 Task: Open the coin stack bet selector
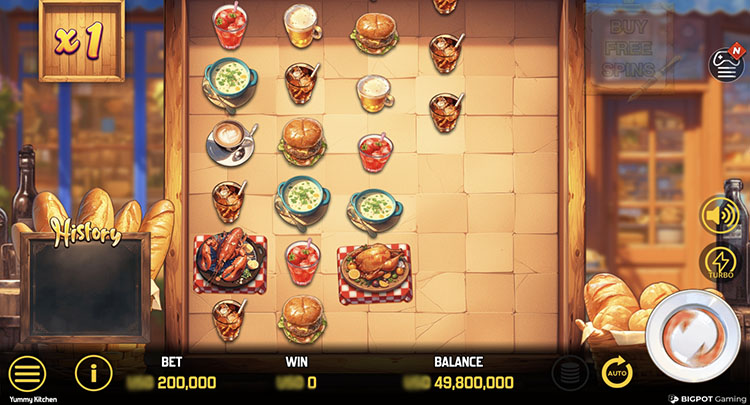coord(569,374)
